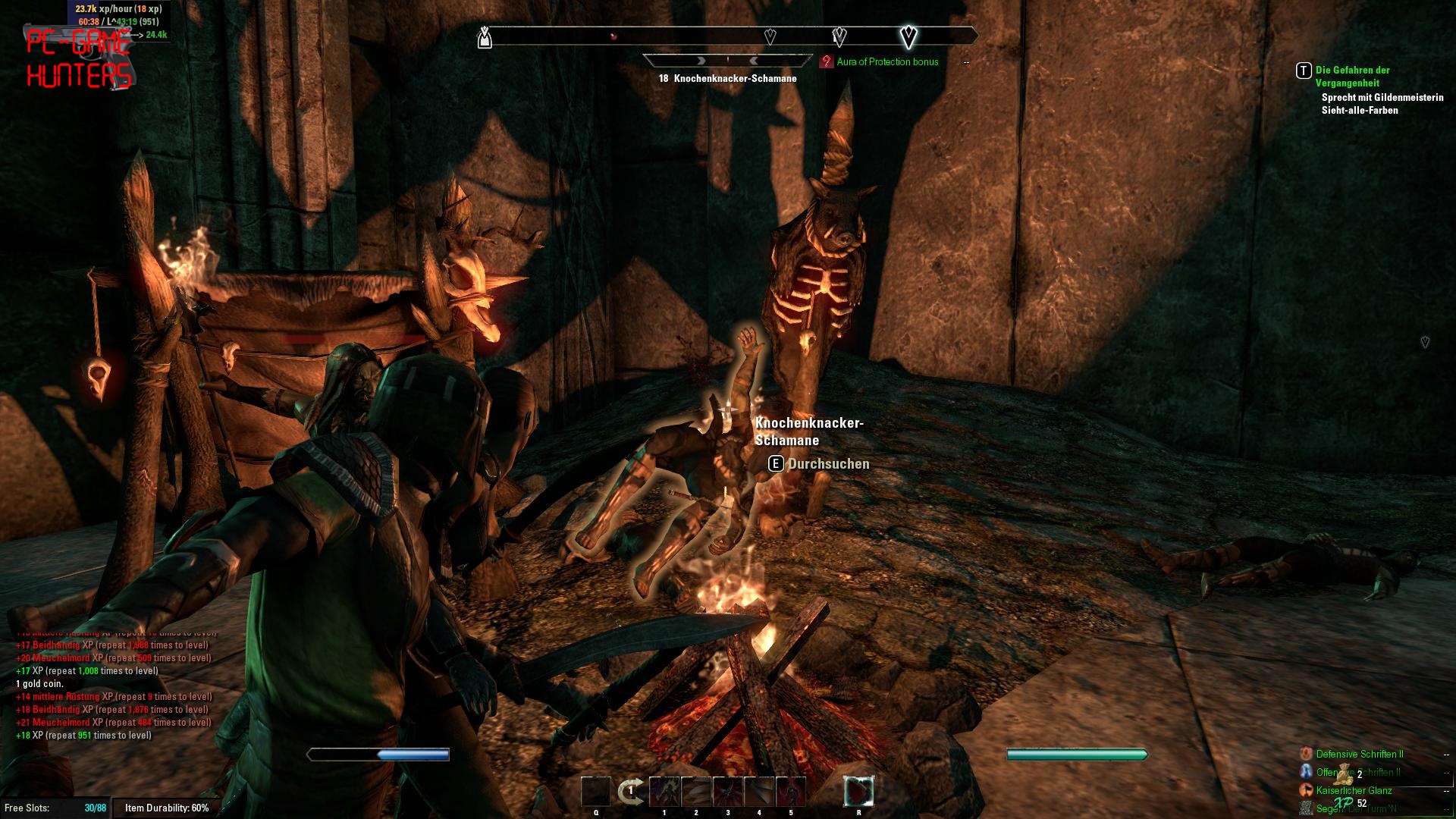This screenshot has height=819, width=1456.
Task: Inspect the Kaiserlicher Glanz buff icon
Action: click(x=1307, y=790)
